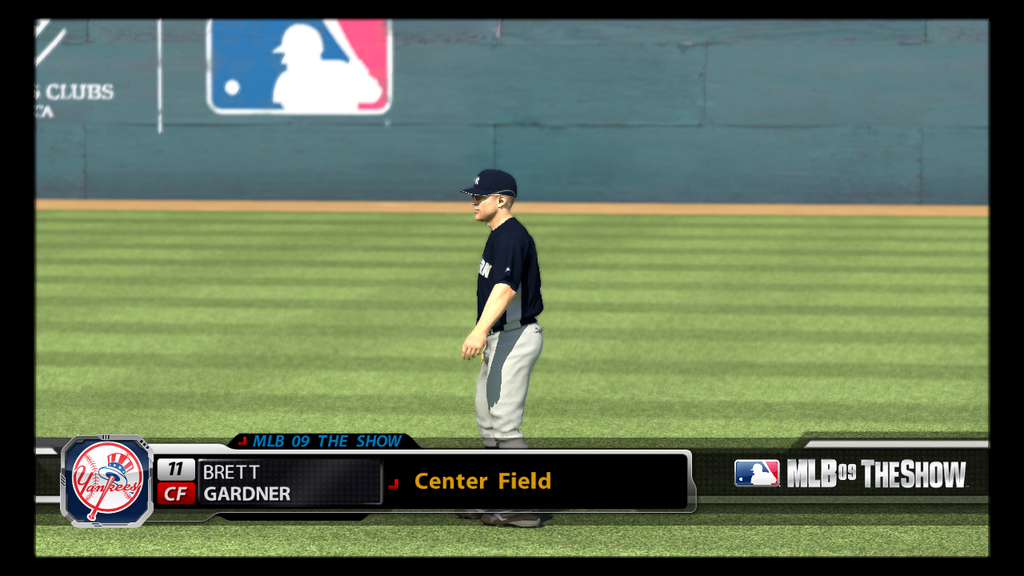The height and width of the screenshot is (576, 1024).
Task: Click the Yankees team logo badge
Action: click(107, 481)
